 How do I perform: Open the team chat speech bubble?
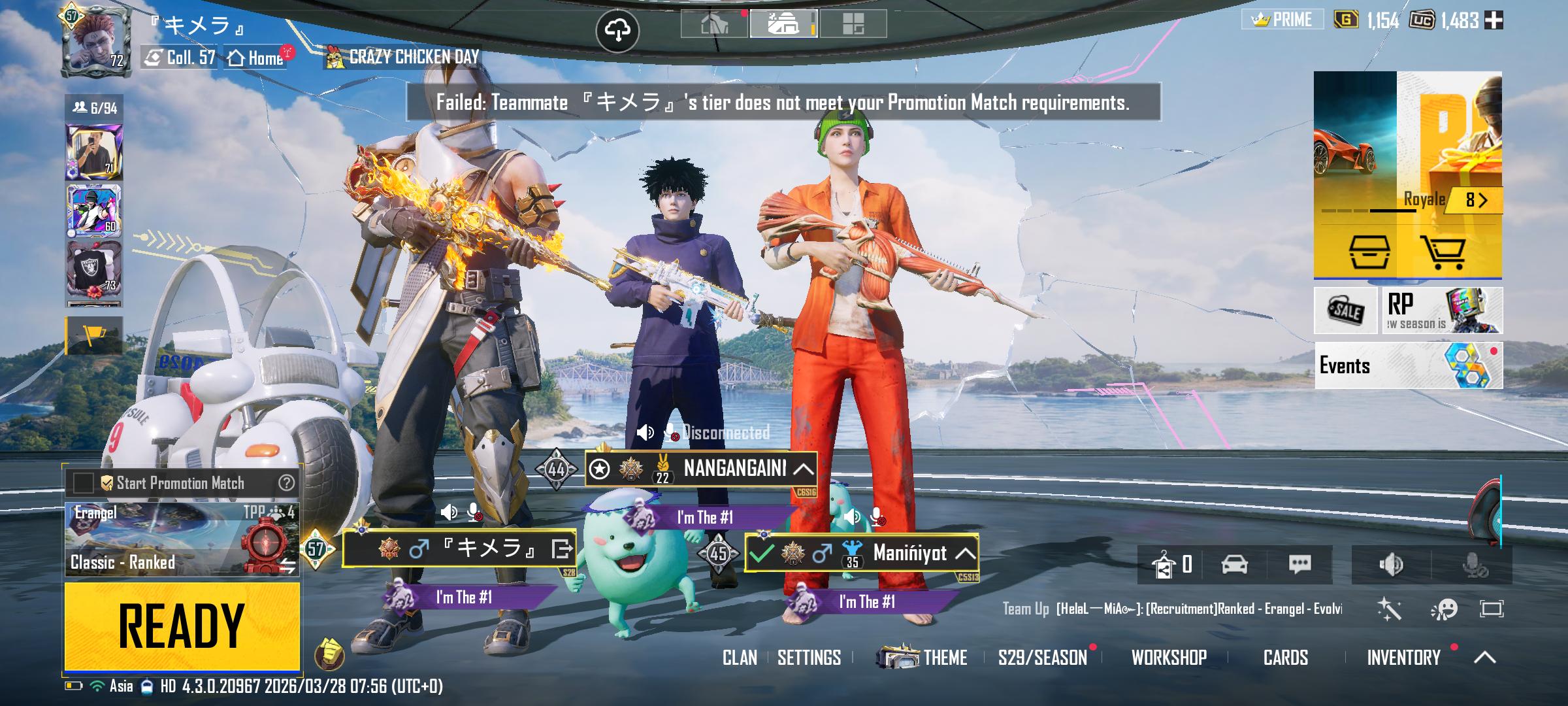click(x=1299, y=564)
